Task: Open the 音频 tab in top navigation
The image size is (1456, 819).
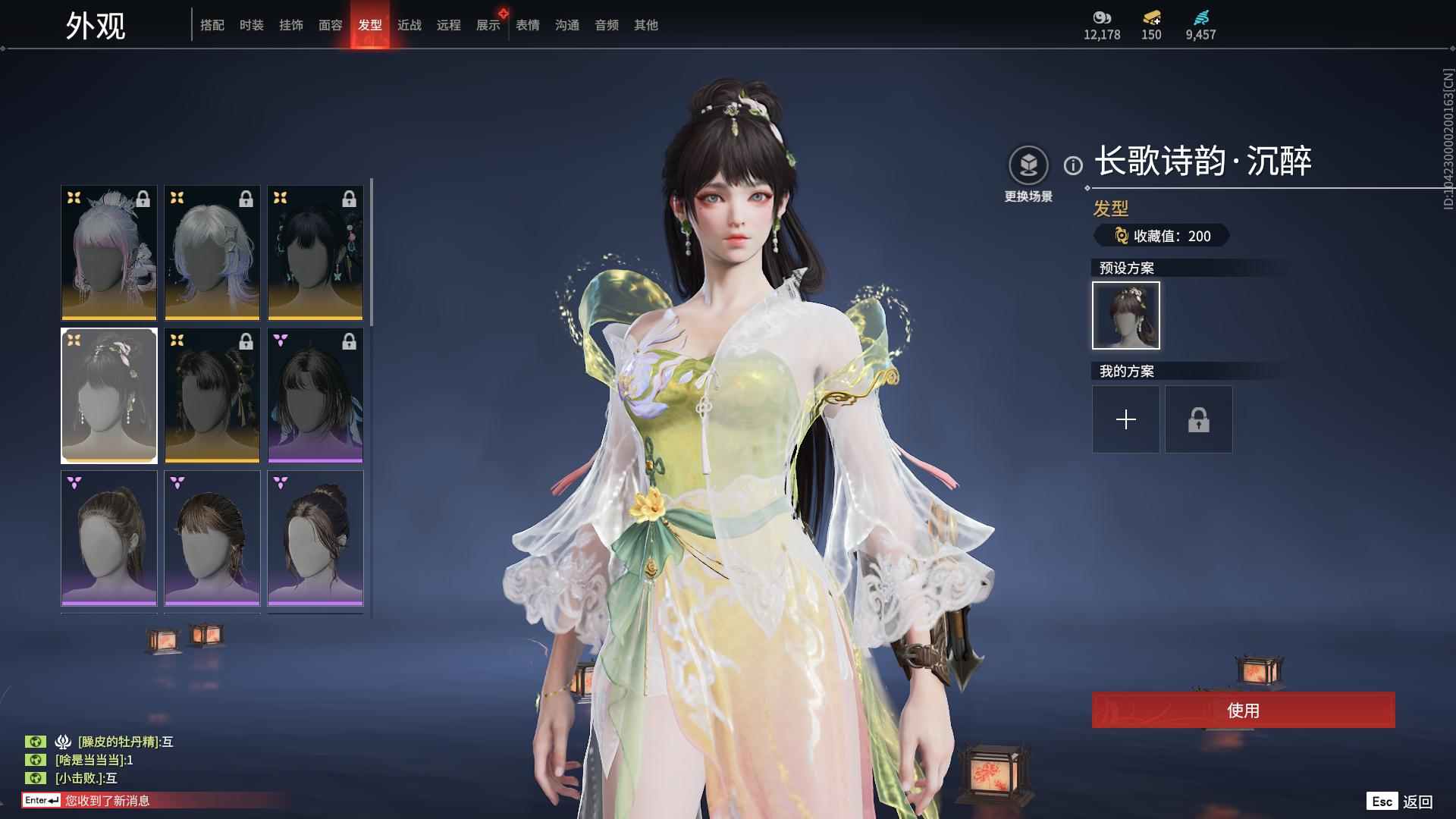Action: click(606, 24)
